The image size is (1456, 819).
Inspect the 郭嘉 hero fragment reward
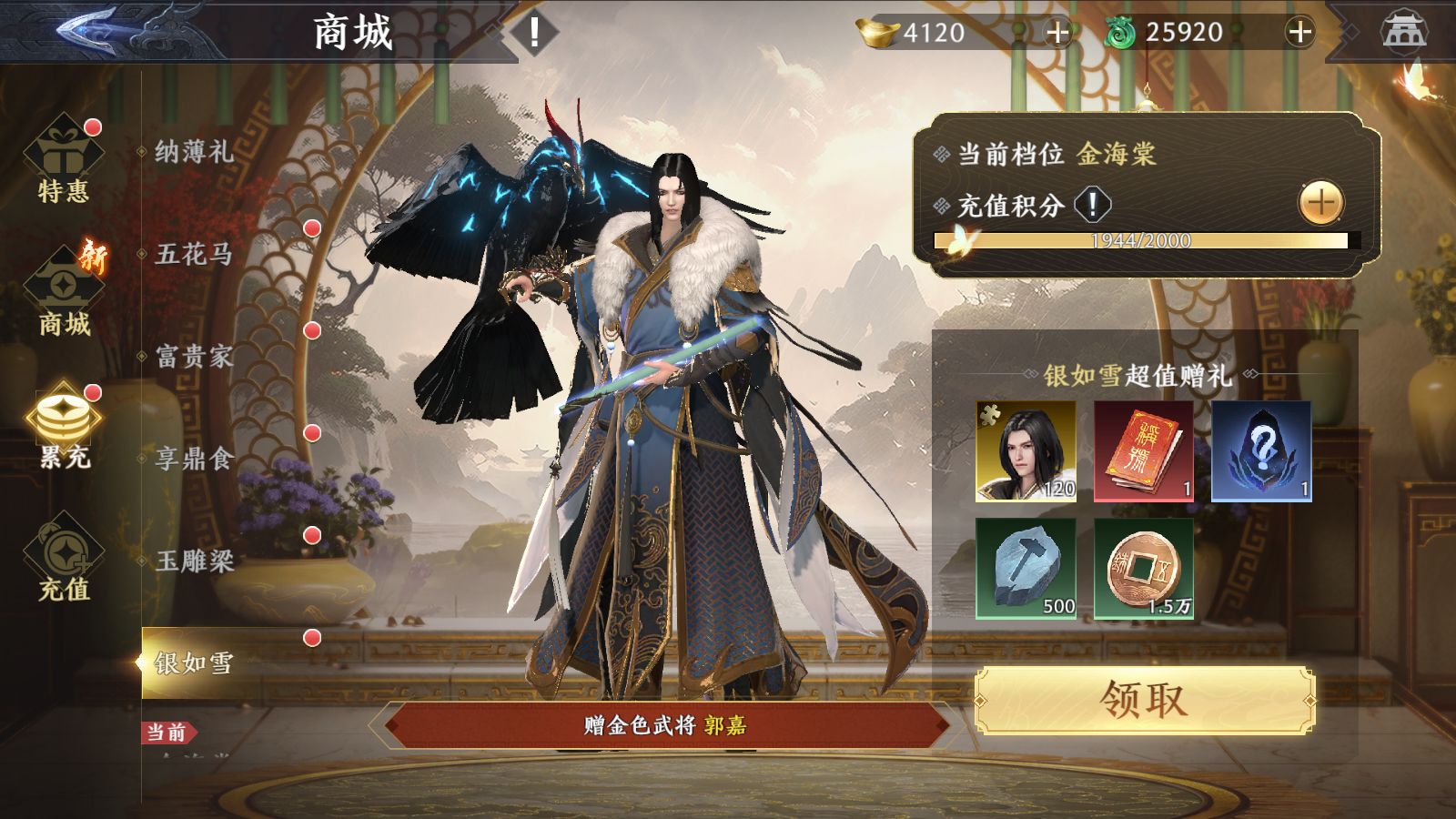pyautogui.click(x=1026, y=451)
